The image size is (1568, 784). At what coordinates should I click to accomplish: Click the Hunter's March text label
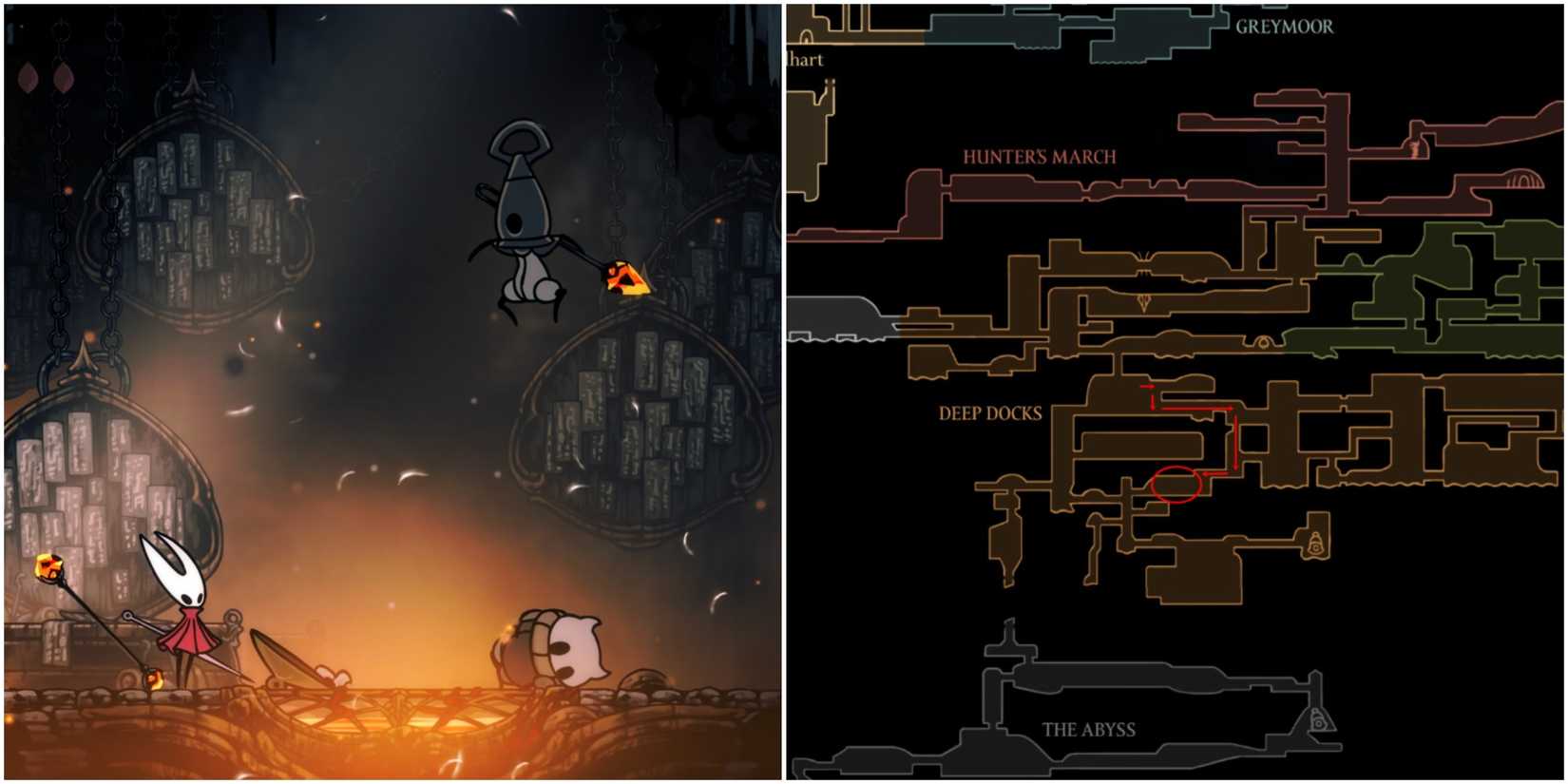(1041, 155)
